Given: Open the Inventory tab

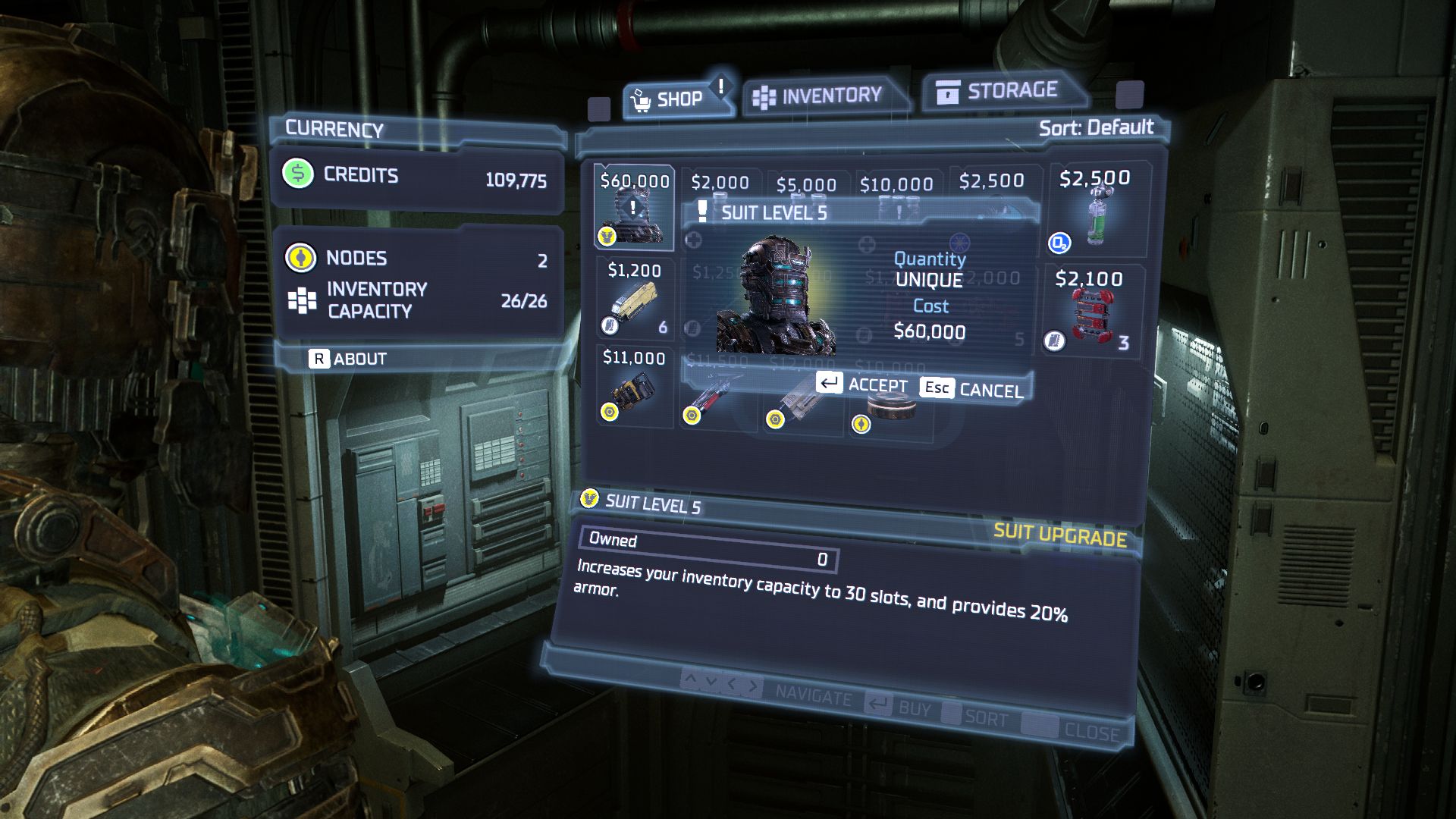Looking at the screenshot, I should tap(819, 96).
